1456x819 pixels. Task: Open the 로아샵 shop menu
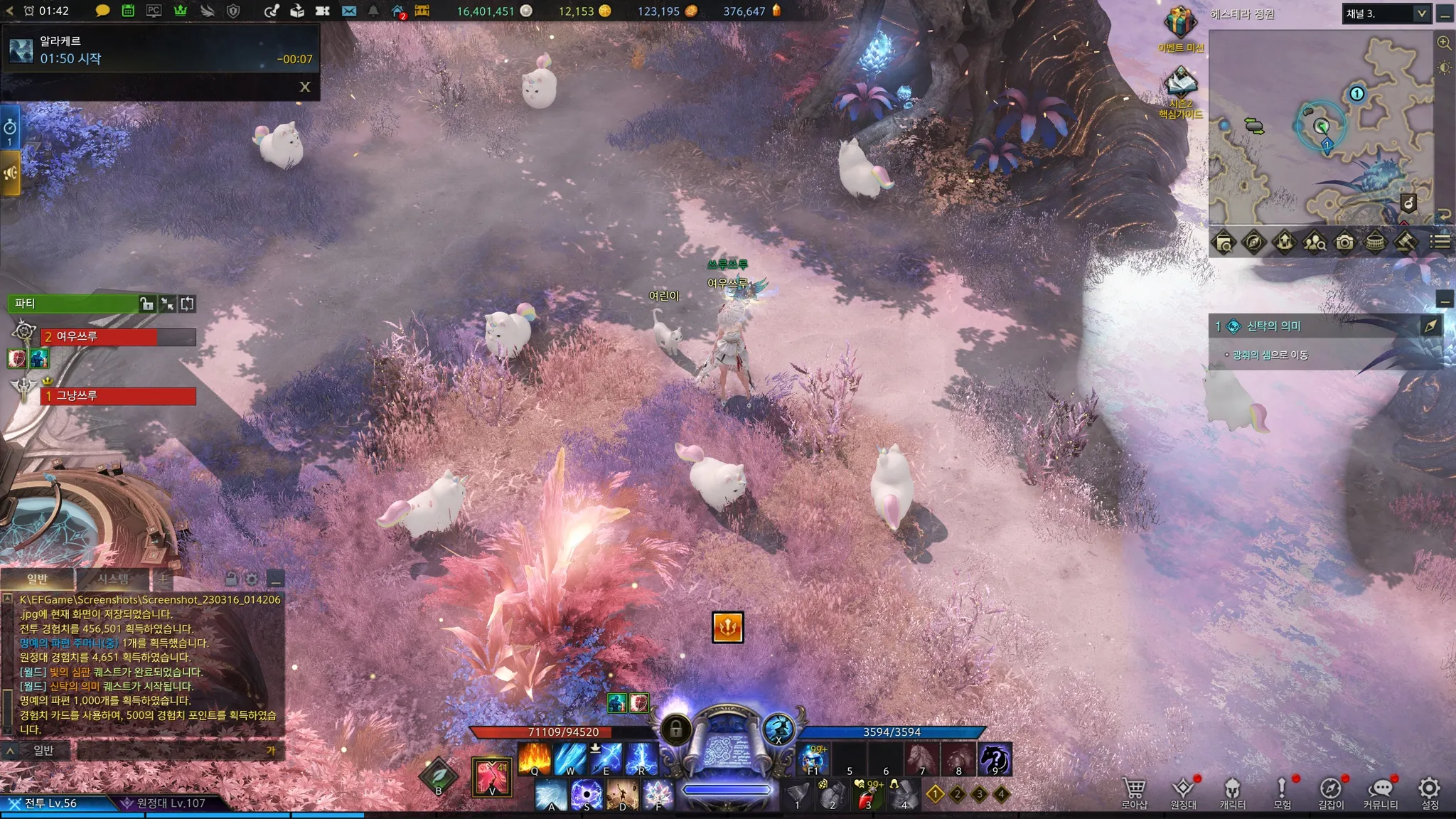click(x=1134, y=792)
